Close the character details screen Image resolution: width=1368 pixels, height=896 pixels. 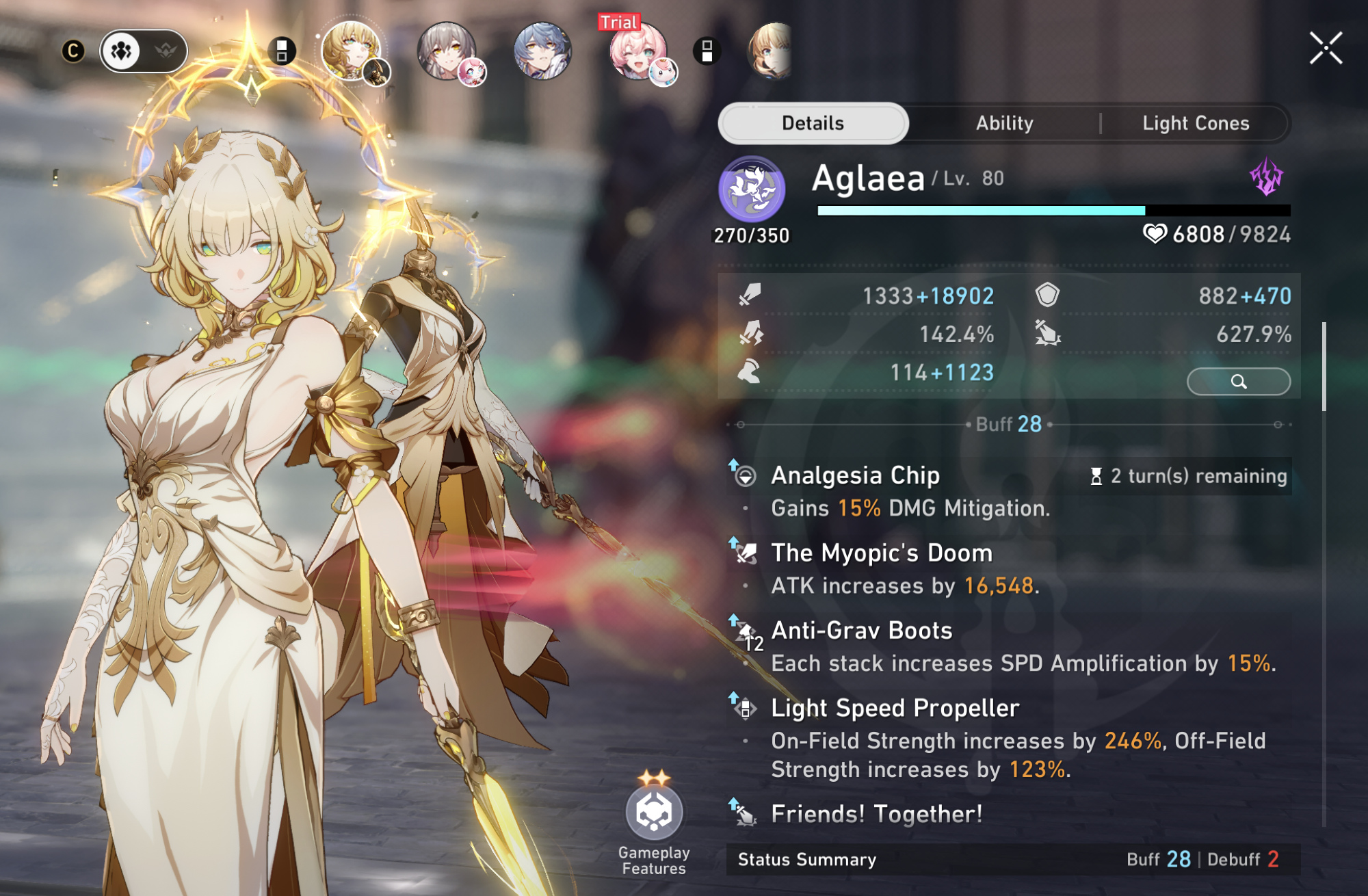point(1326,49)
